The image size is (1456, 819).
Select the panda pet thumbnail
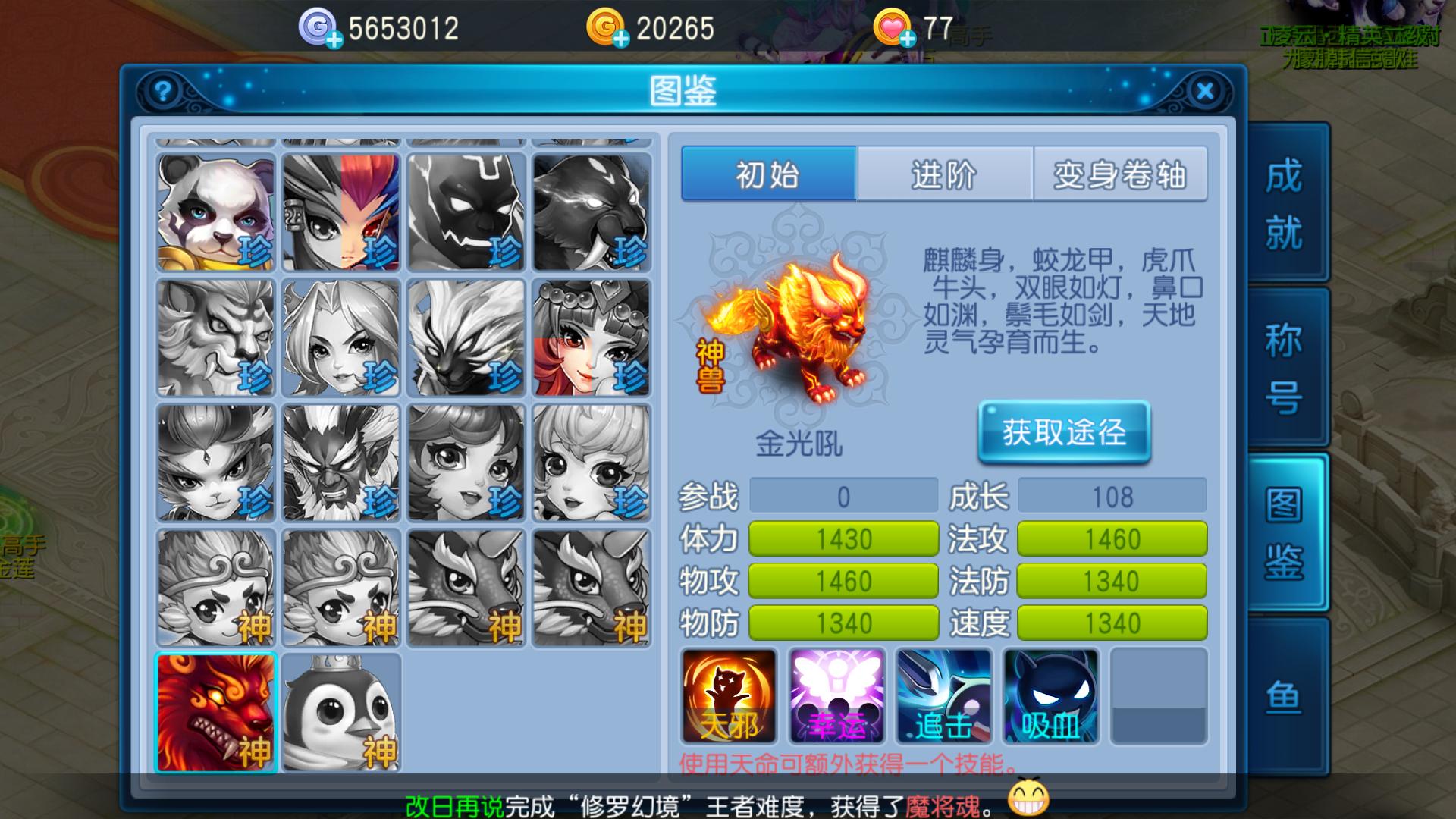(x=216, y=211)
